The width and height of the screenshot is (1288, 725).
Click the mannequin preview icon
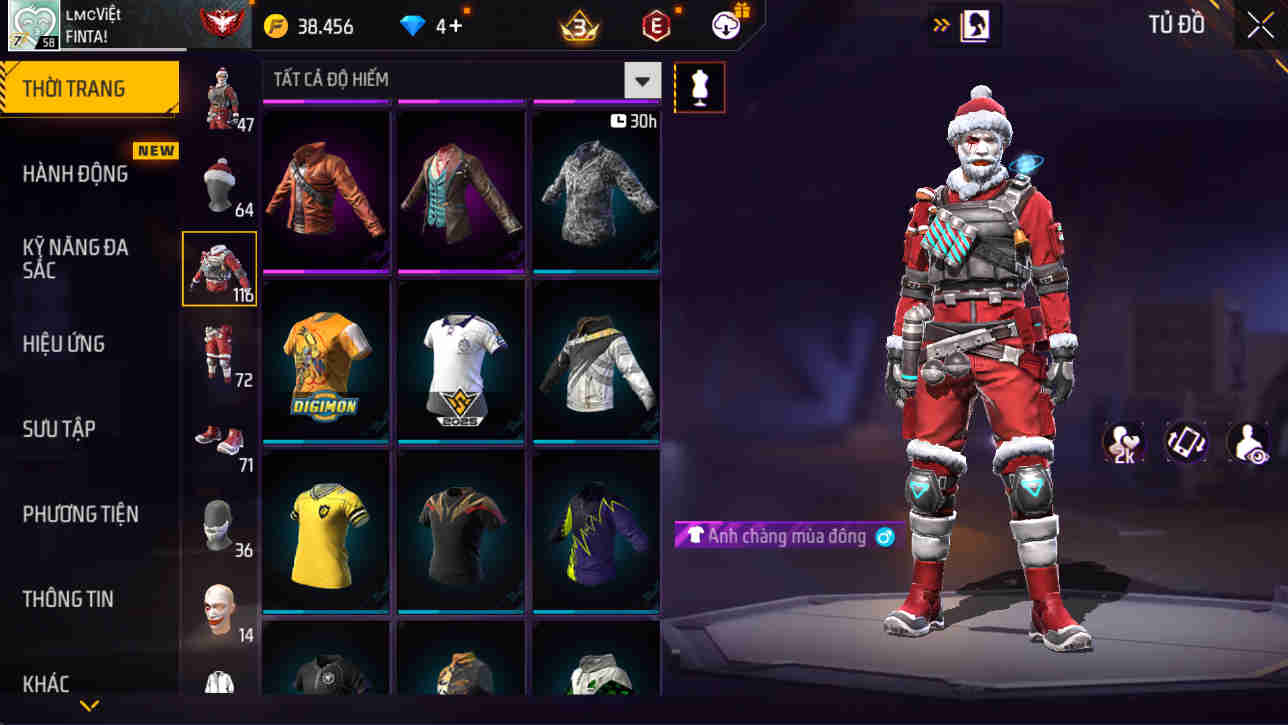[x=699, y=87]
